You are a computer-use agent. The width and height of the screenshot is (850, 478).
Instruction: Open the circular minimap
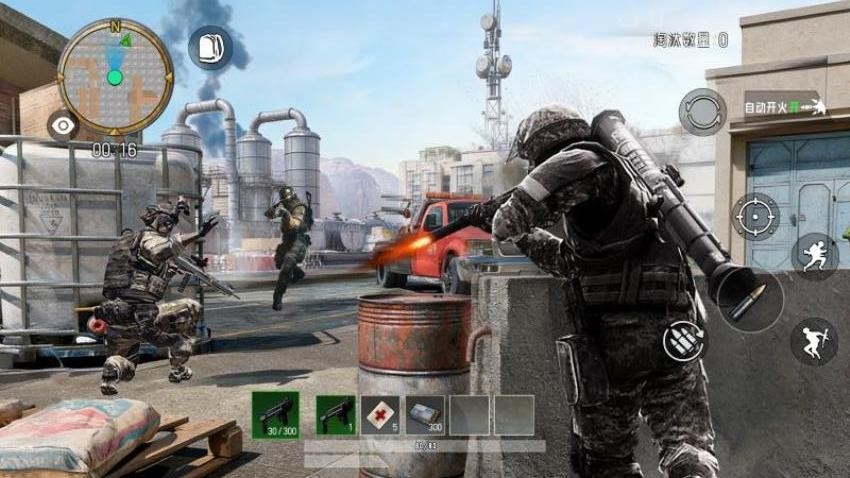pyautogui.click(x=115, y=77)
